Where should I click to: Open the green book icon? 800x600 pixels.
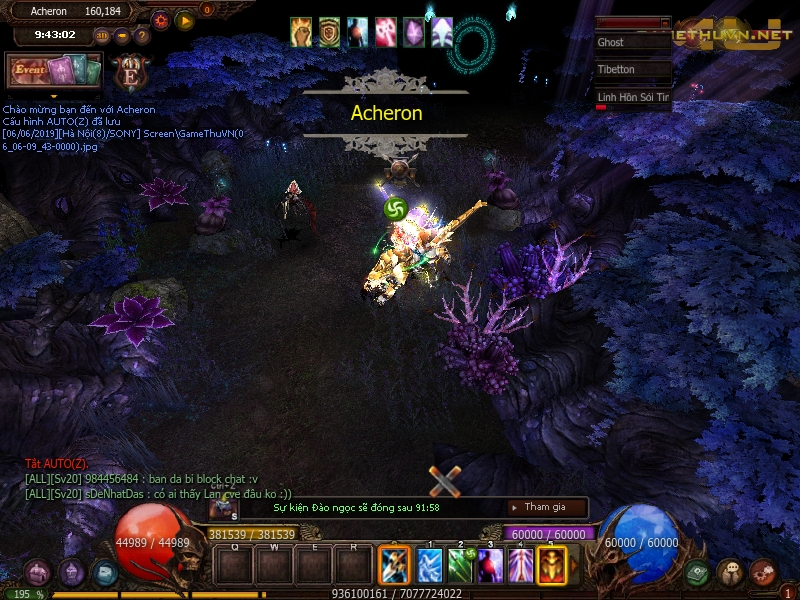click(699, 572)
